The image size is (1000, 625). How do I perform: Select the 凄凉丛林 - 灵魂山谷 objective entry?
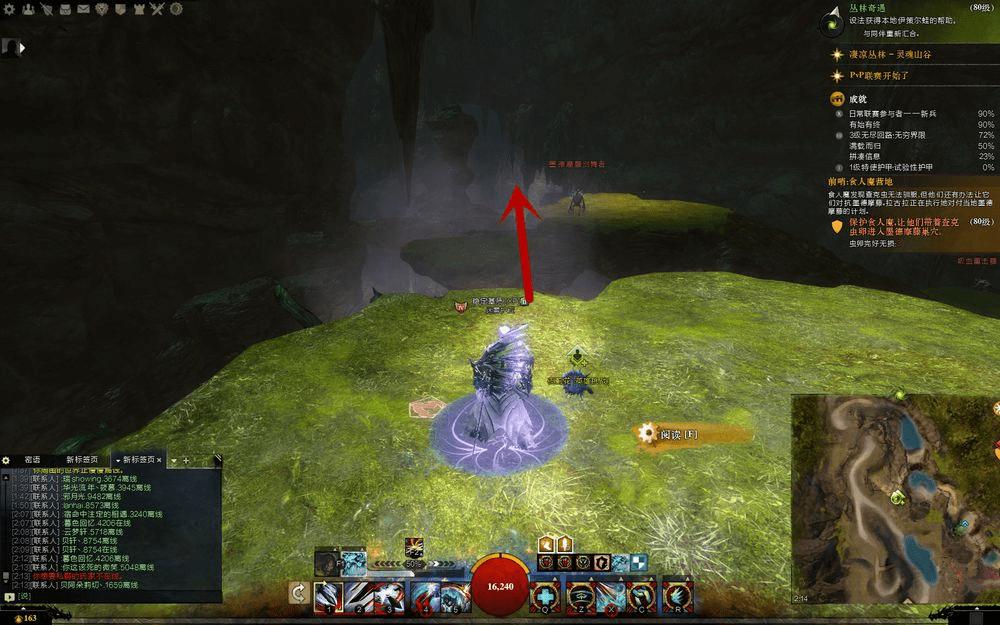click(x=890, y=54)
